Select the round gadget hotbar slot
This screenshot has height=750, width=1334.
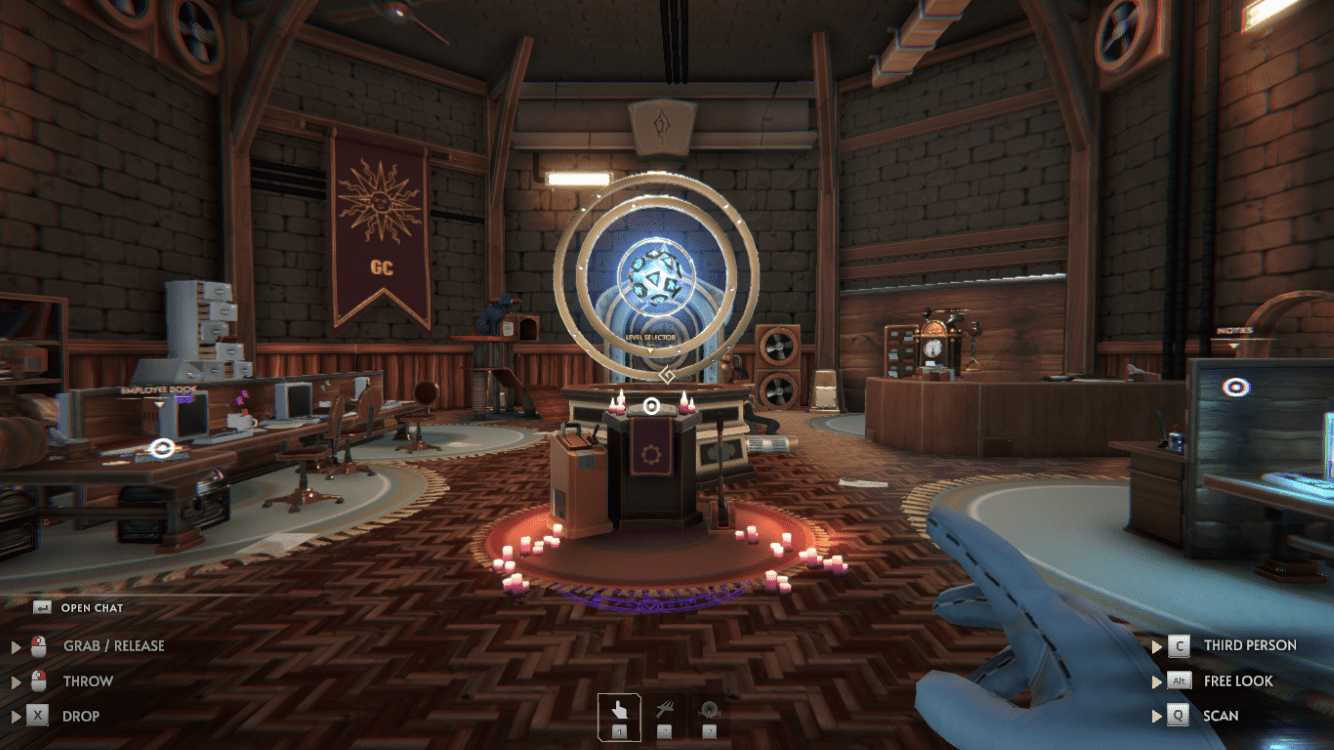pos(709,713)
